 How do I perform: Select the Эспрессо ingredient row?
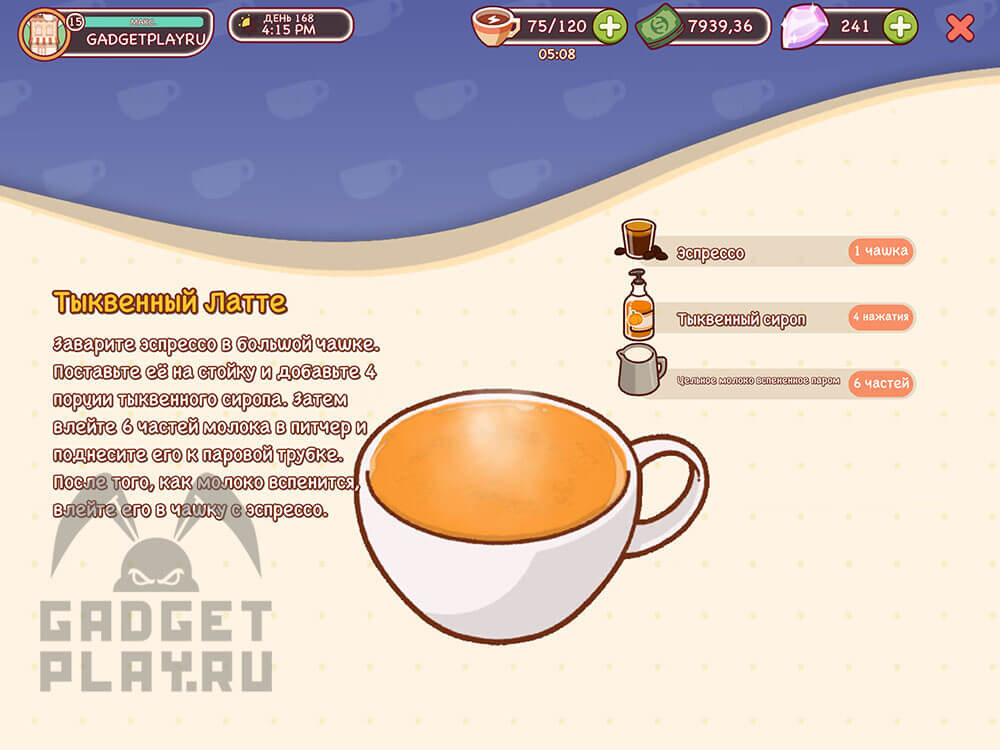point(765,252)
